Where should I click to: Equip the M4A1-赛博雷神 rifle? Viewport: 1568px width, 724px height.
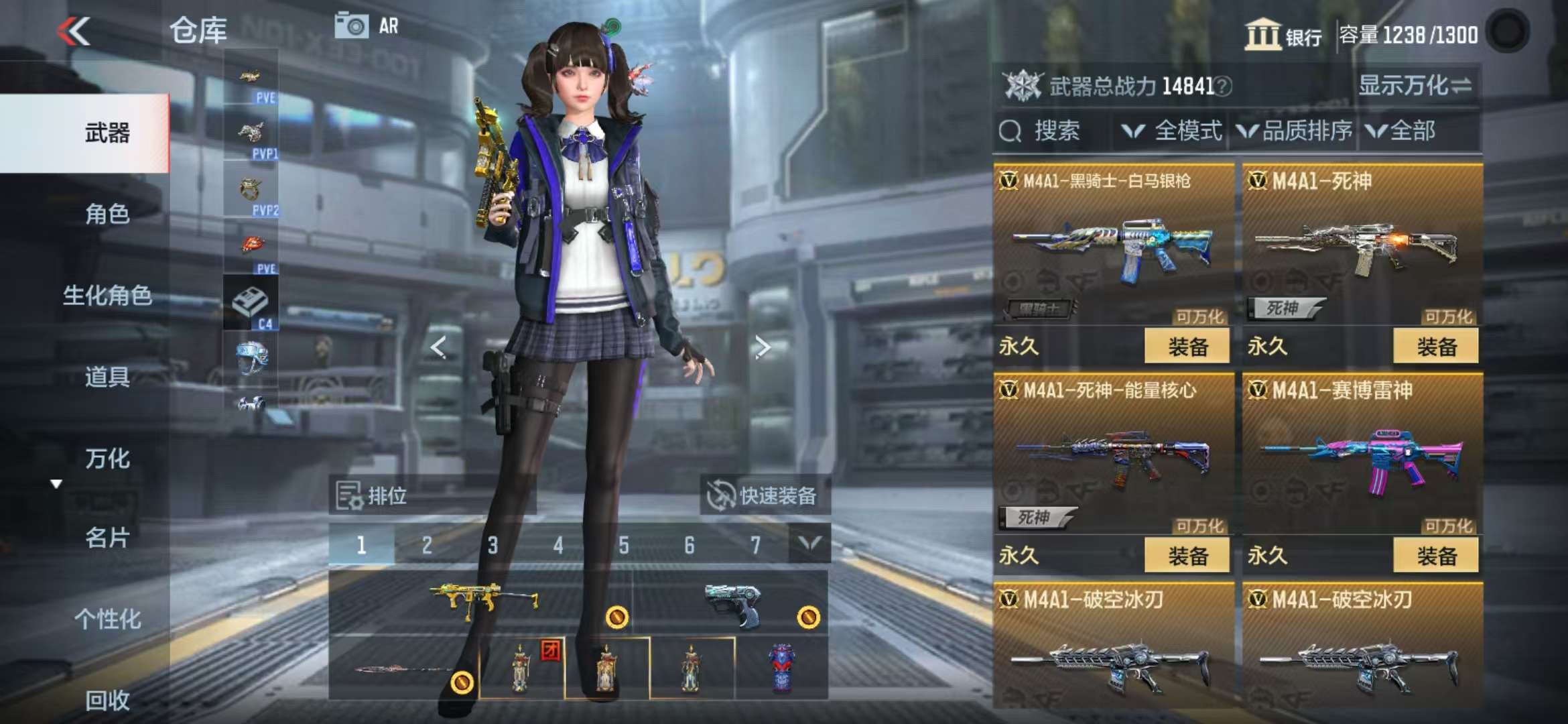coord(1435,556)
